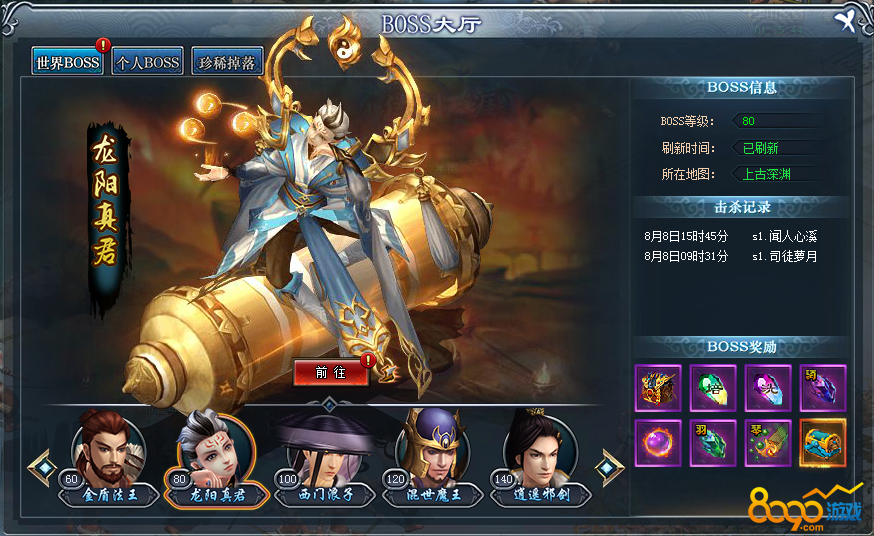Image resolution: width=874 pixels, height=536 pixels.
Task: Inspect the 琴 zither reward icon
Action: (x=768, y=443)
